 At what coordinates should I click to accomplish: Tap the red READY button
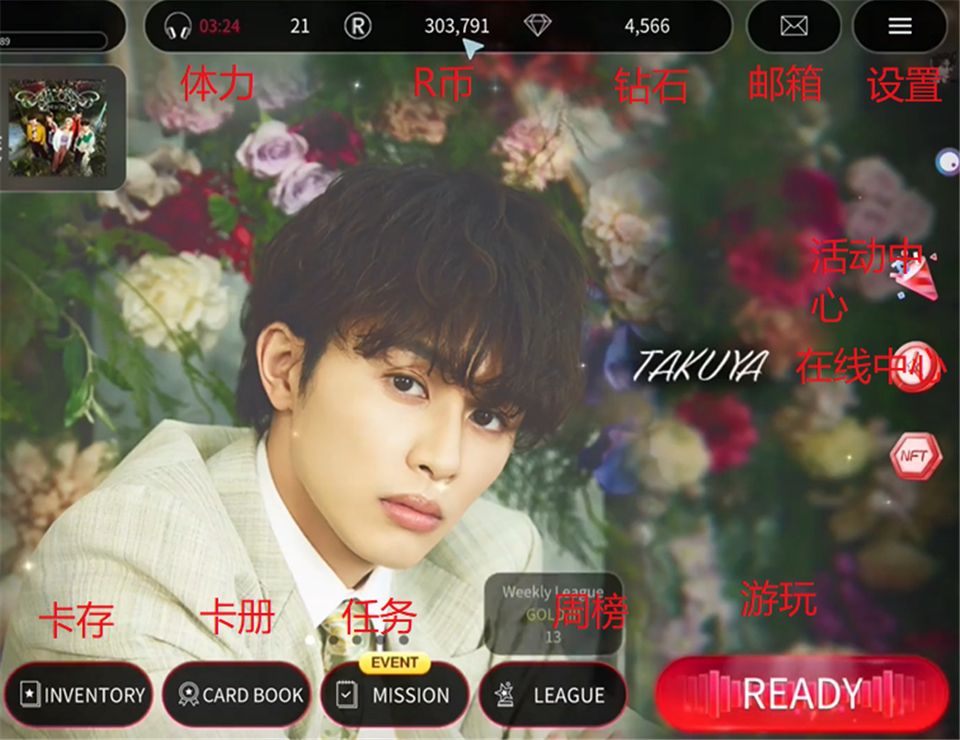(802, 694)
